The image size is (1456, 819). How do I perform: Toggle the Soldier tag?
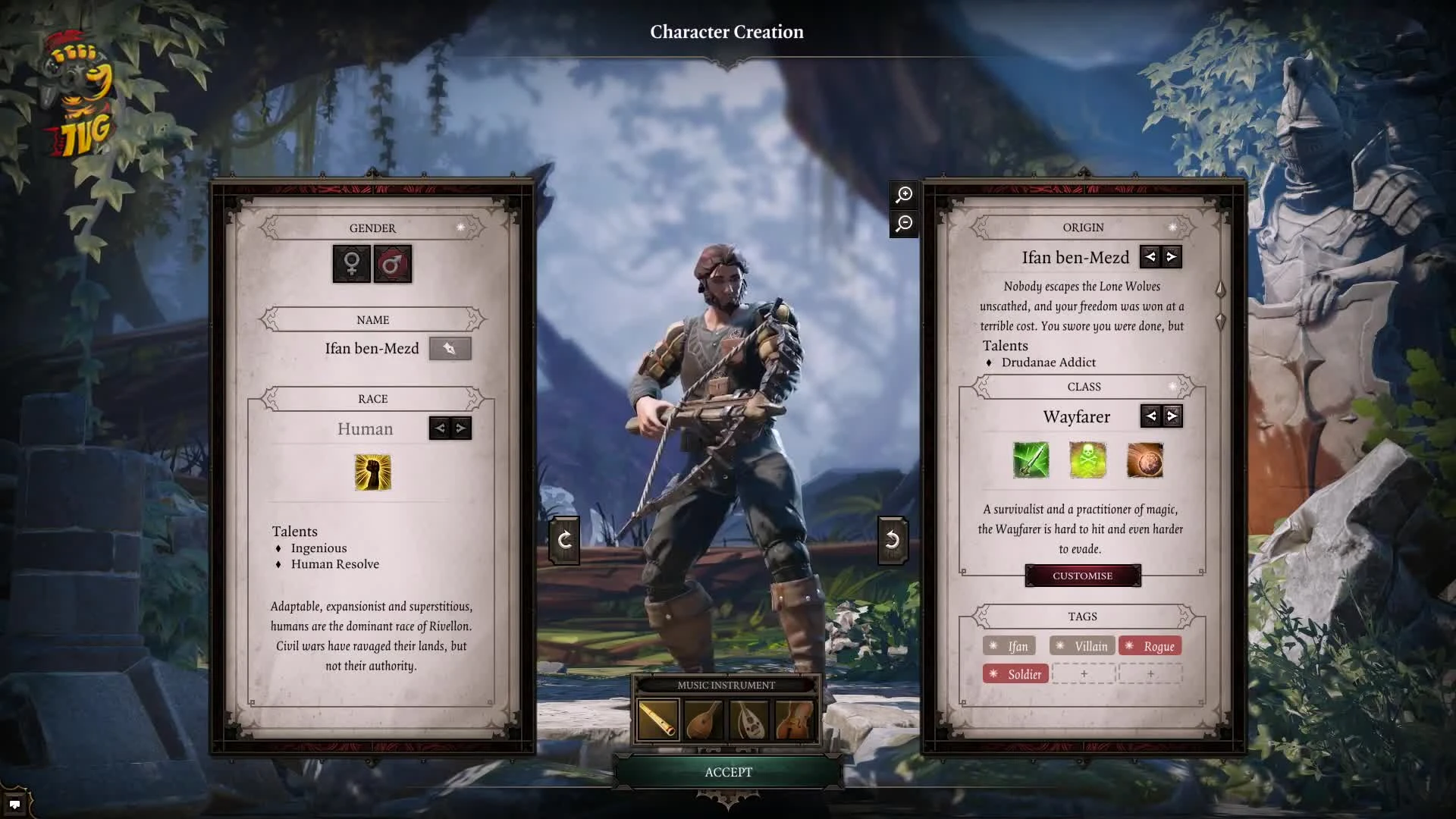tap(1015, 673)
